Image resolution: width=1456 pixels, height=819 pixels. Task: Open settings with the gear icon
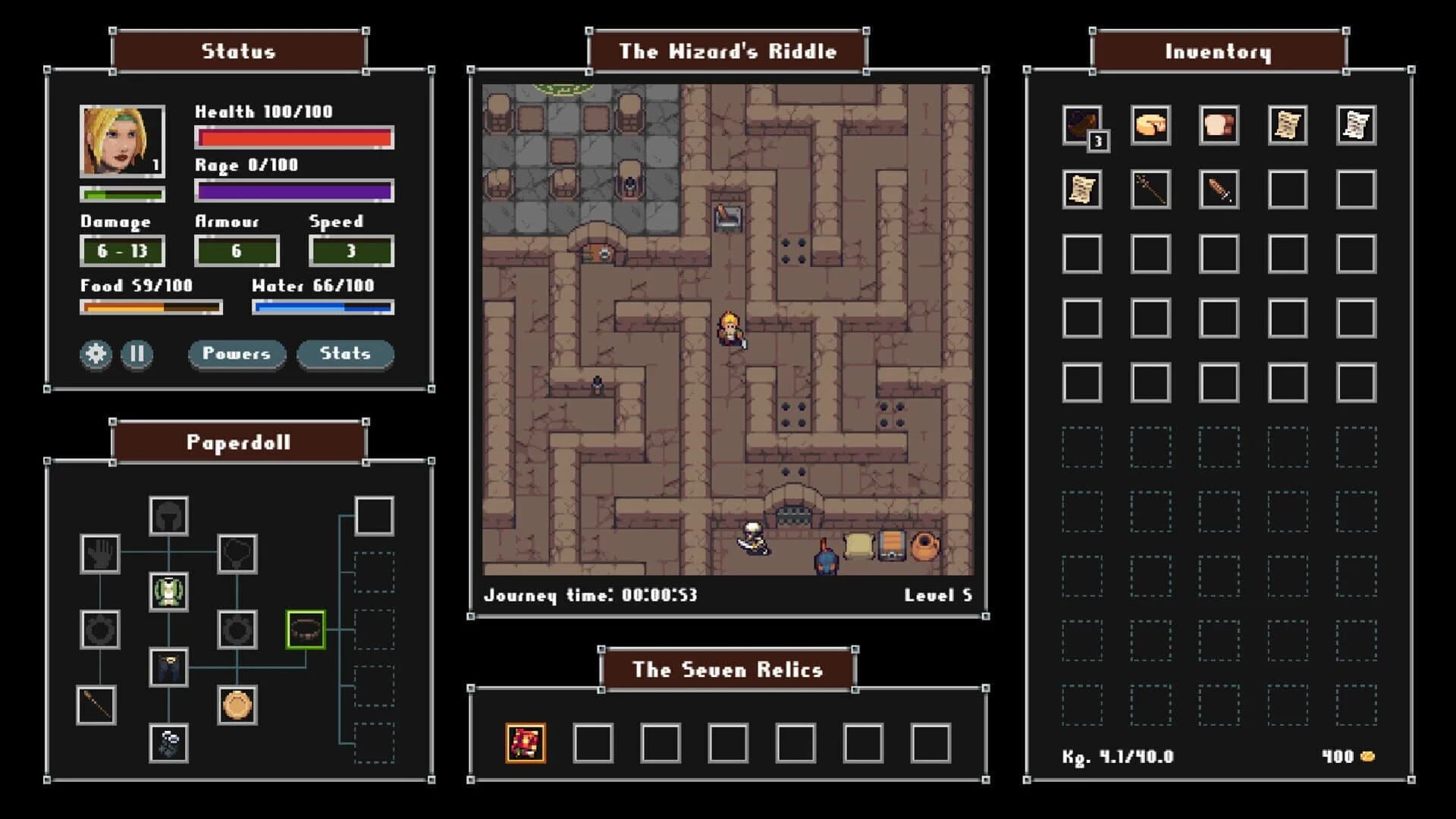point(95,353)
